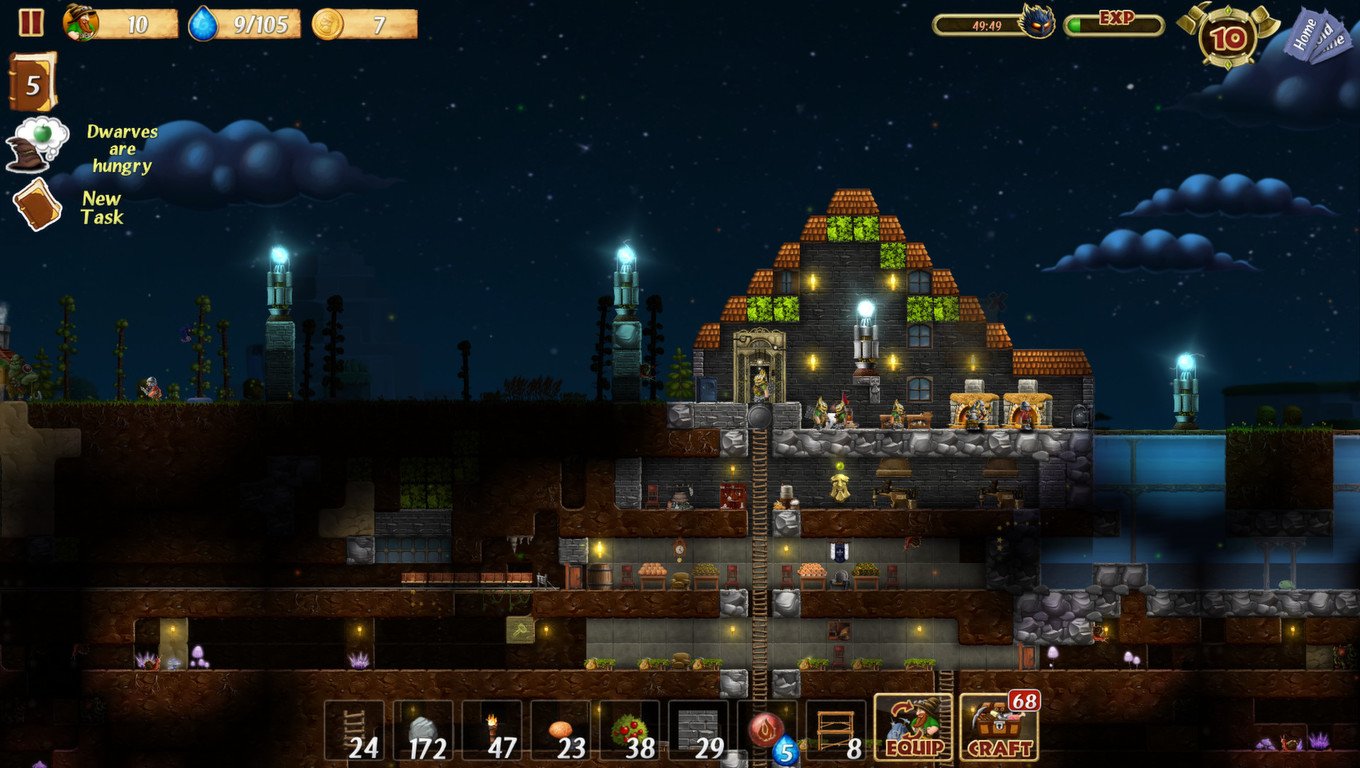
Task: Select the stone slot with 172
Action: [423, 730]
